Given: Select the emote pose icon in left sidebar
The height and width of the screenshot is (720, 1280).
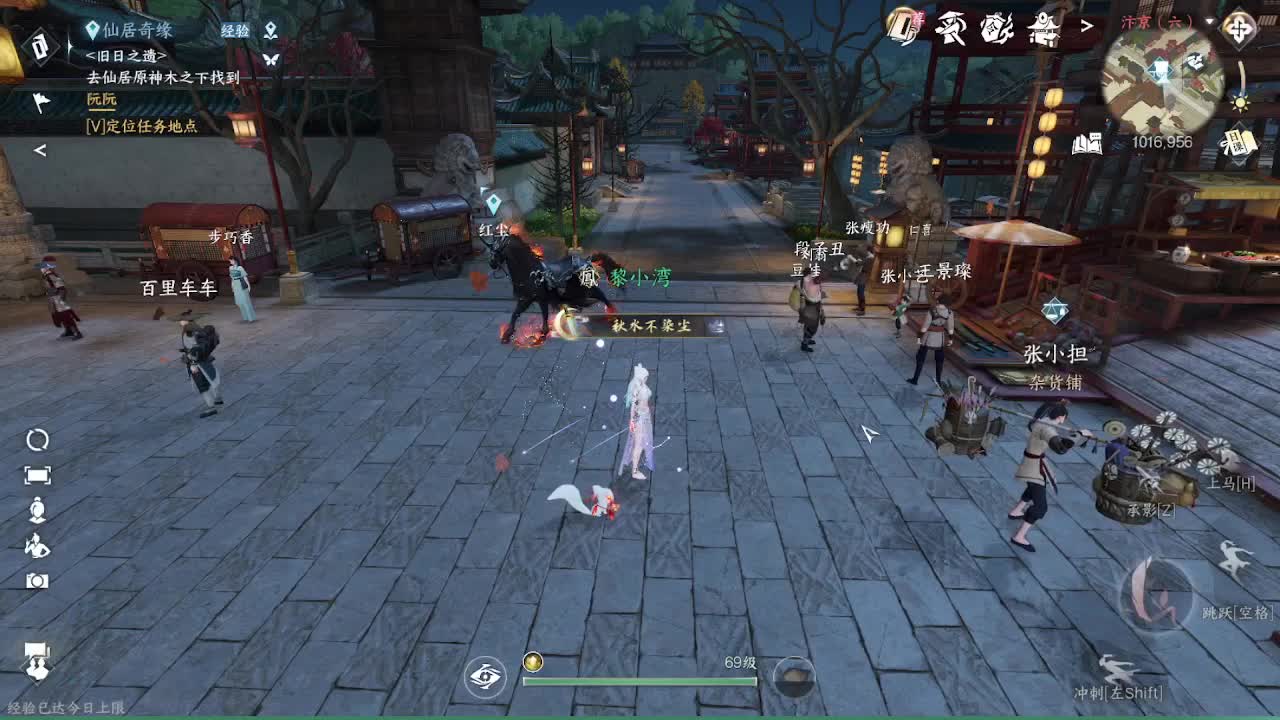Looking at the screenshot, I should (37, 544).
